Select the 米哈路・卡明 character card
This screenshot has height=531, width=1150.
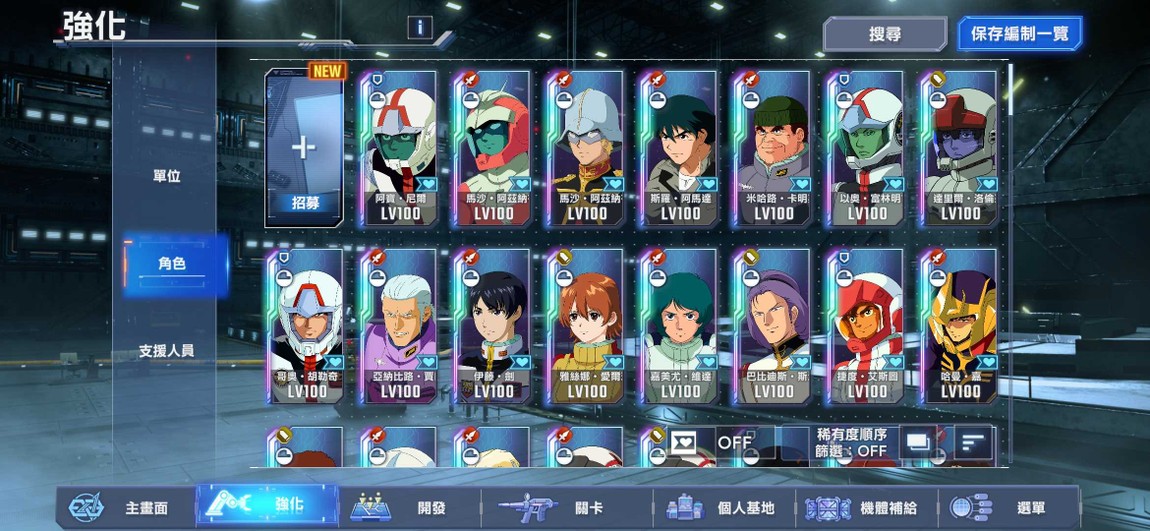click(773, 147)
